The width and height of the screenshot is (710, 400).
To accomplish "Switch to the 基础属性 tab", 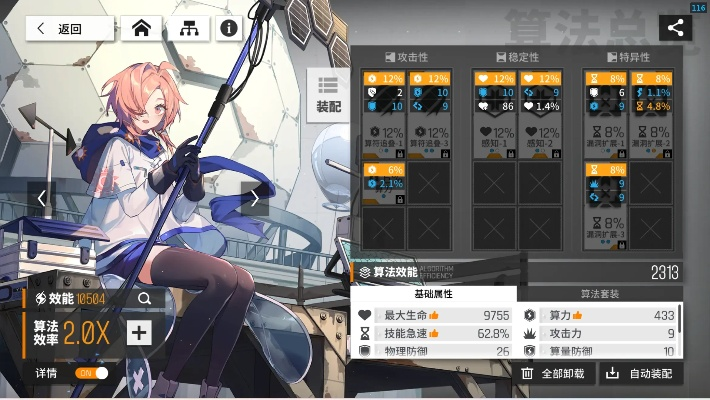I will (433, 294).
